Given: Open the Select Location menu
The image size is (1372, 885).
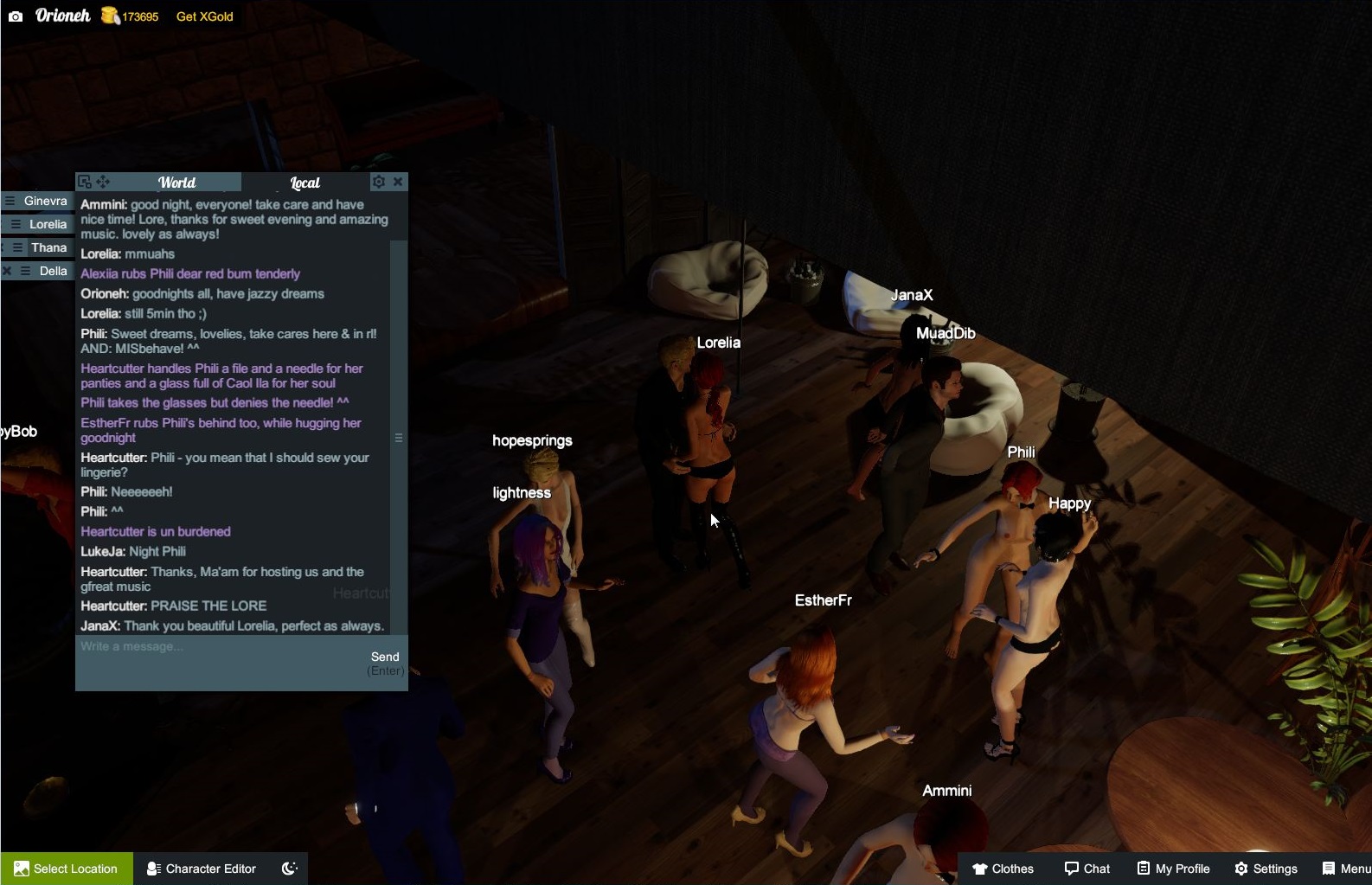Looking at the screenshot, I should 67,869.
